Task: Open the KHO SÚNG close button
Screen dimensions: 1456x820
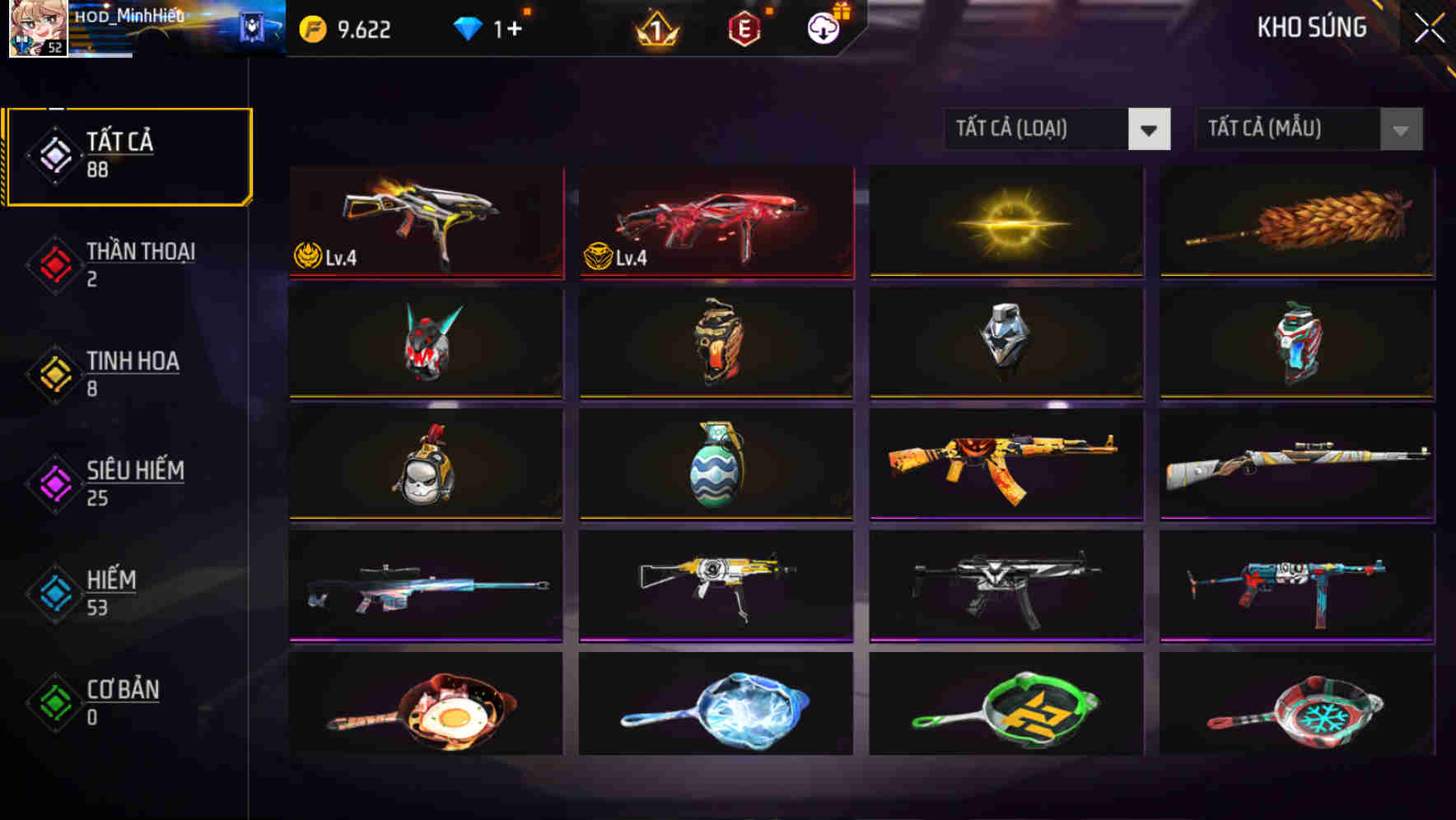Action: click(x=1430, y=26)
